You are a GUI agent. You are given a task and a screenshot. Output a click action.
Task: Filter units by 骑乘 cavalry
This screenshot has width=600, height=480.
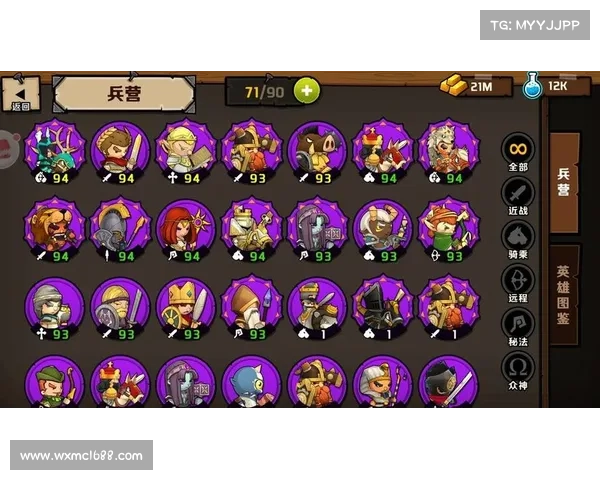[517, 238]
